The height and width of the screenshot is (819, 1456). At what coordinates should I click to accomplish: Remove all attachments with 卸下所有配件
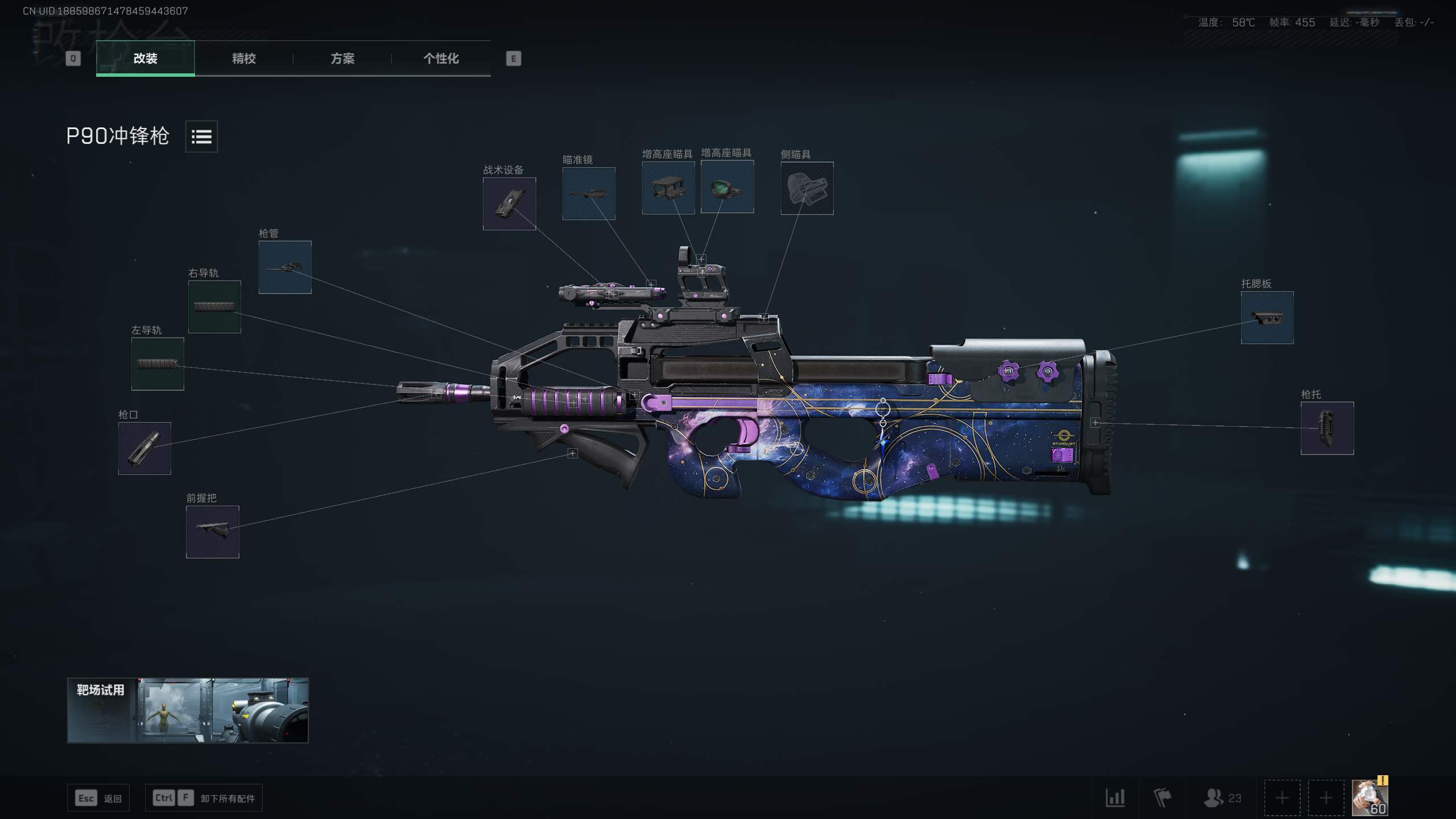[205, 798]
